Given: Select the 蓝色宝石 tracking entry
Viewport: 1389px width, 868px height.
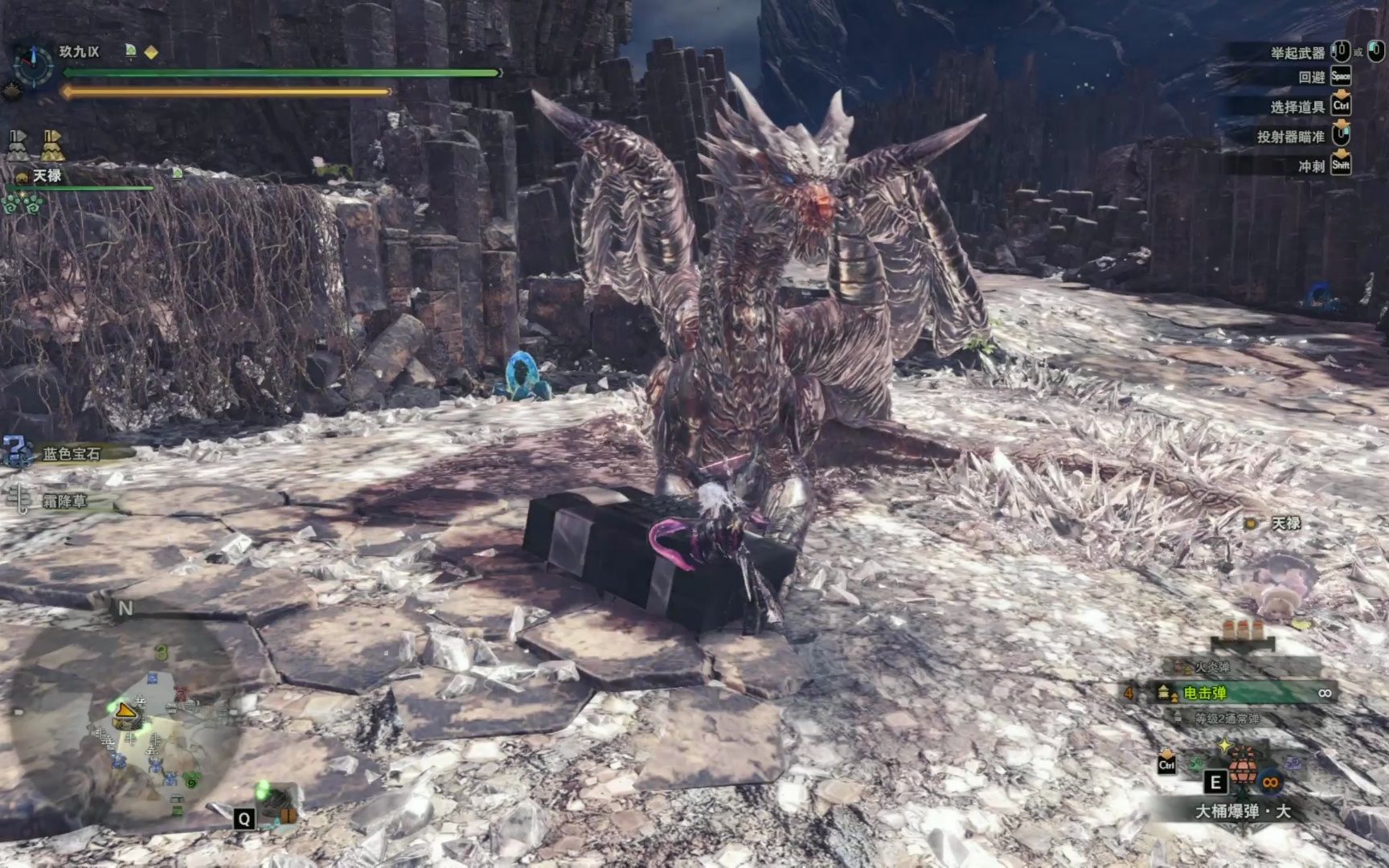Looking at the screenshot, I should tap(71, 454).
